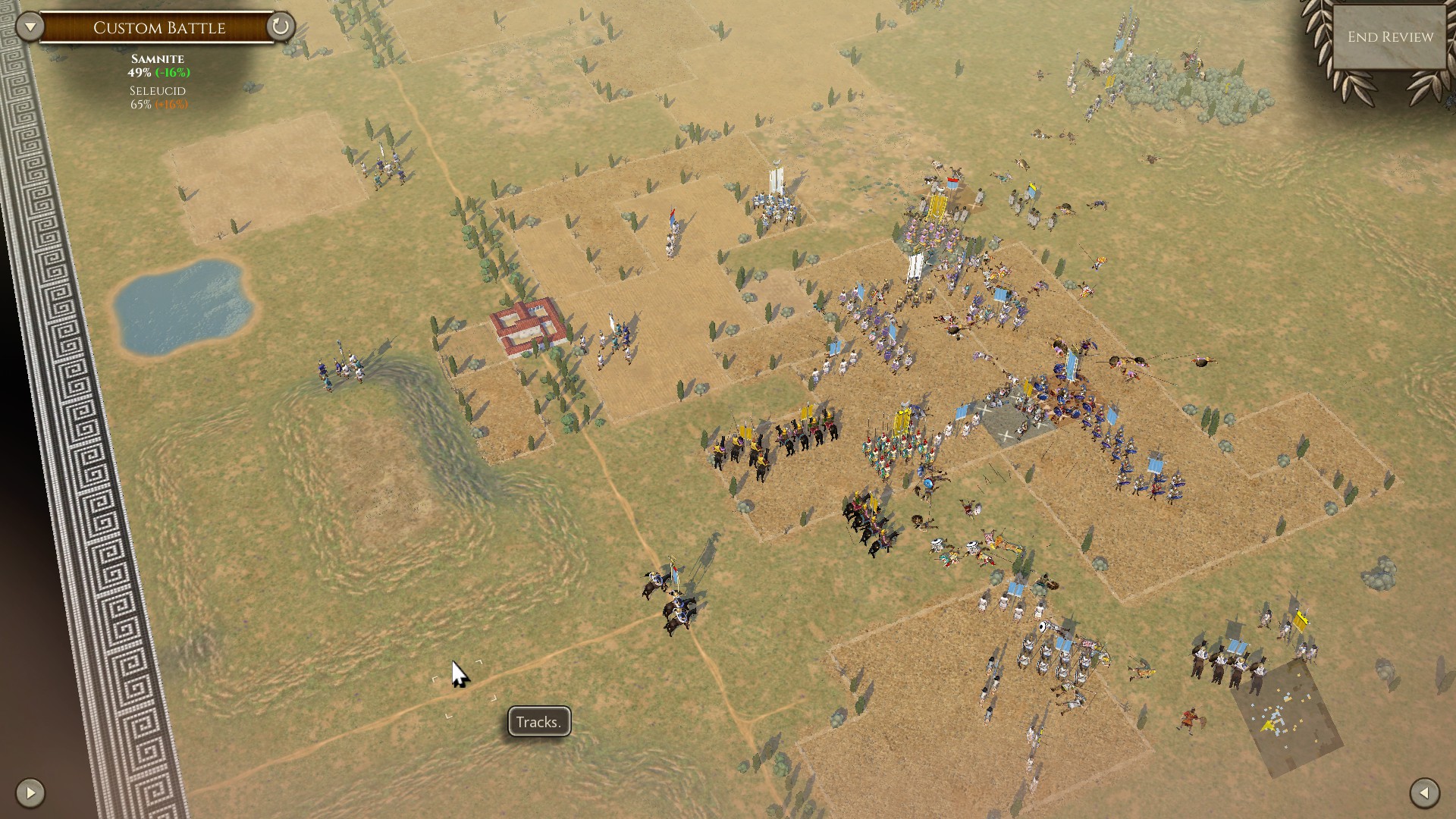Click the circular refresh icon on the title bar
Image resolution: width=1456 pixels, height=819 pixels.
[280, 27]
